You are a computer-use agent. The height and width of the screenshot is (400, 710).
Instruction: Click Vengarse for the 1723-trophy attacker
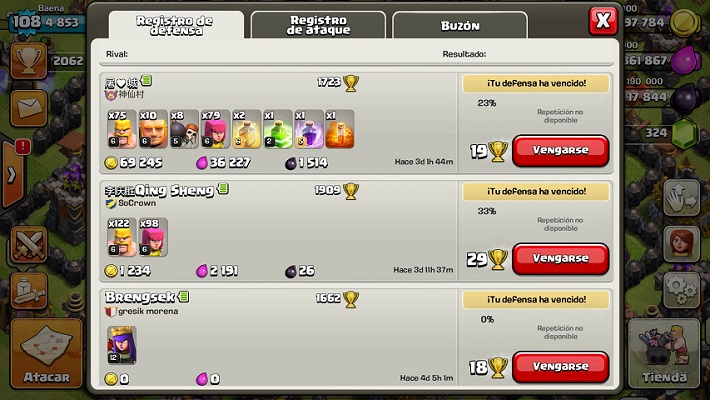click(560, 150)
